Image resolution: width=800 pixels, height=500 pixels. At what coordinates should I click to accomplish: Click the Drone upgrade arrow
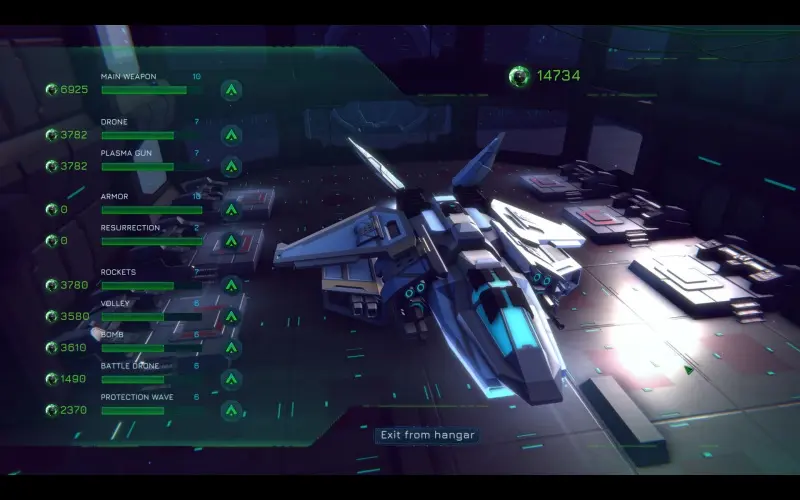[x=231, y=135]
